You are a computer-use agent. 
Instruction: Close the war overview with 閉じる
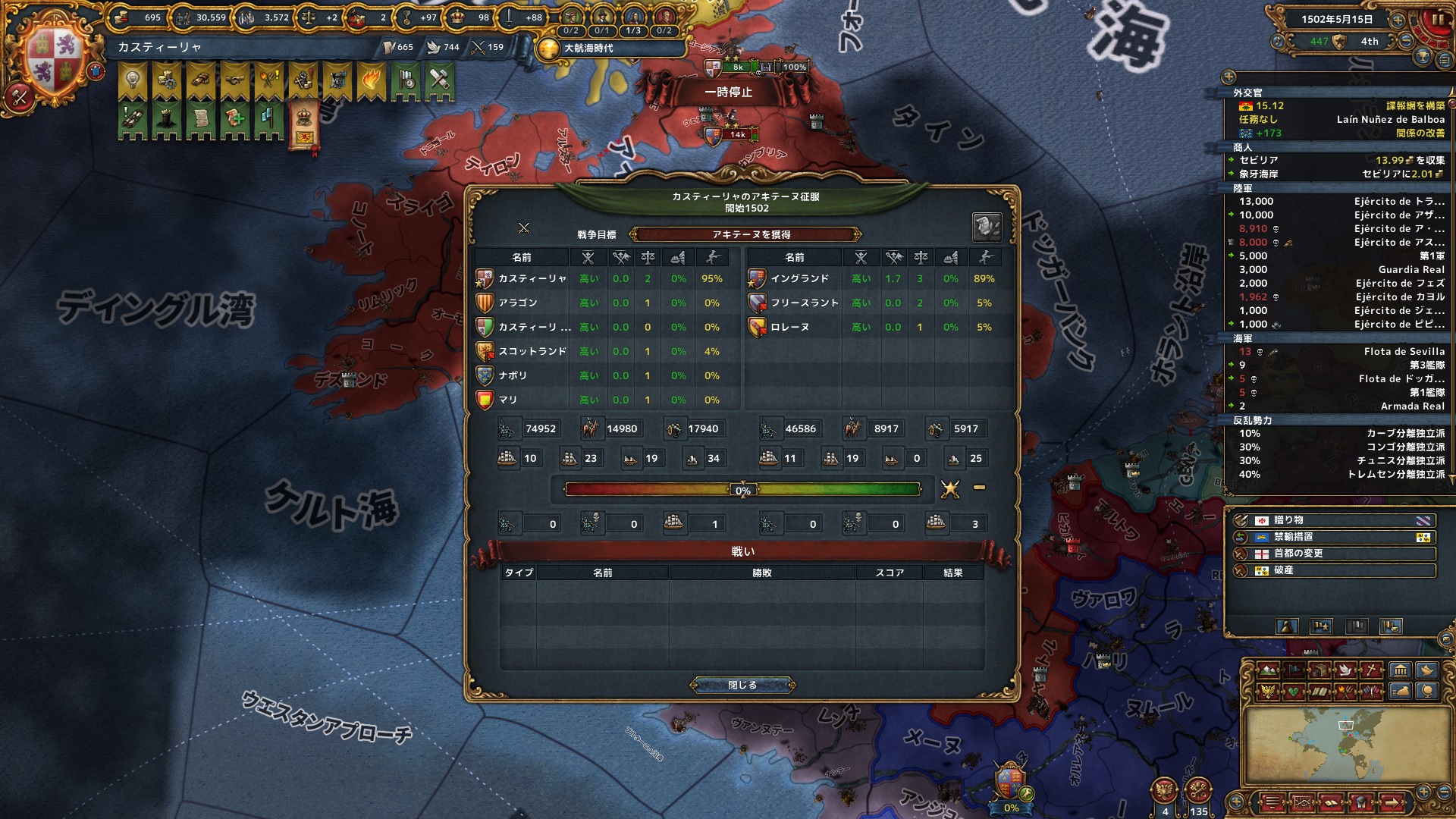click(742, 685)
